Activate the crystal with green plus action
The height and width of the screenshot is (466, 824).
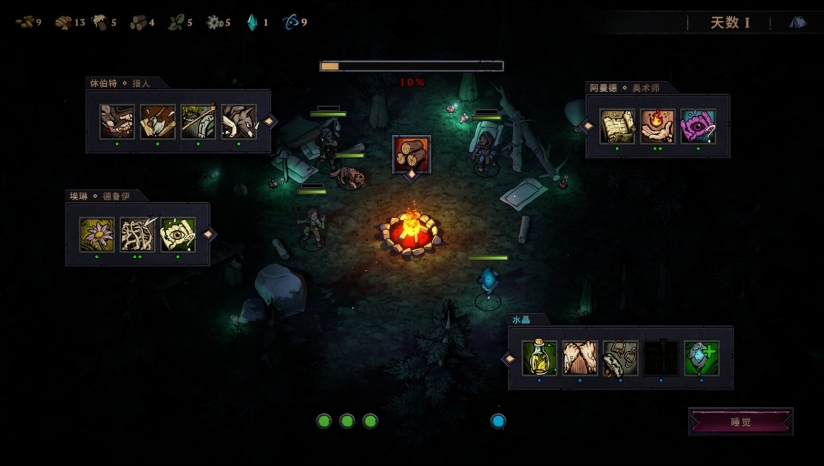pos(701,358)
